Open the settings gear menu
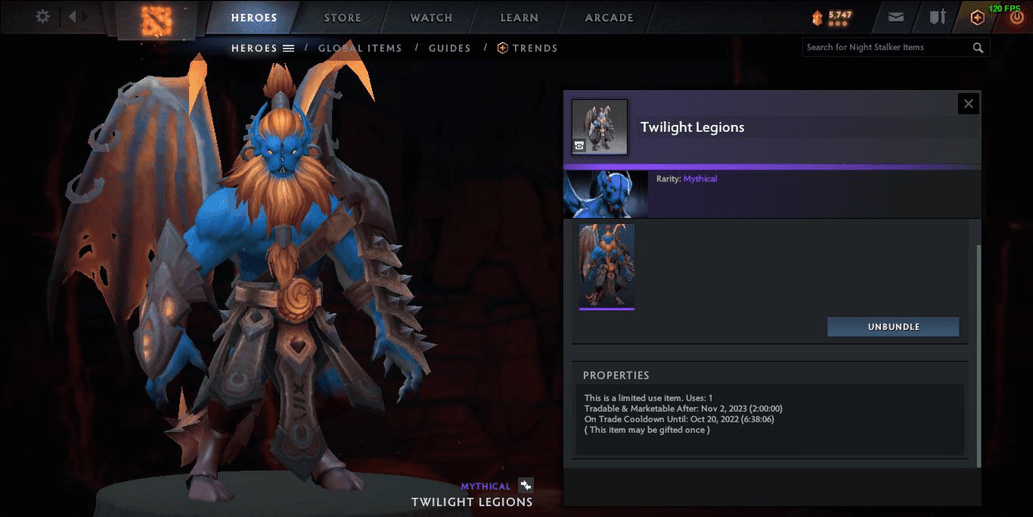Screen dimensions: 1033x517 coord(42,17)
